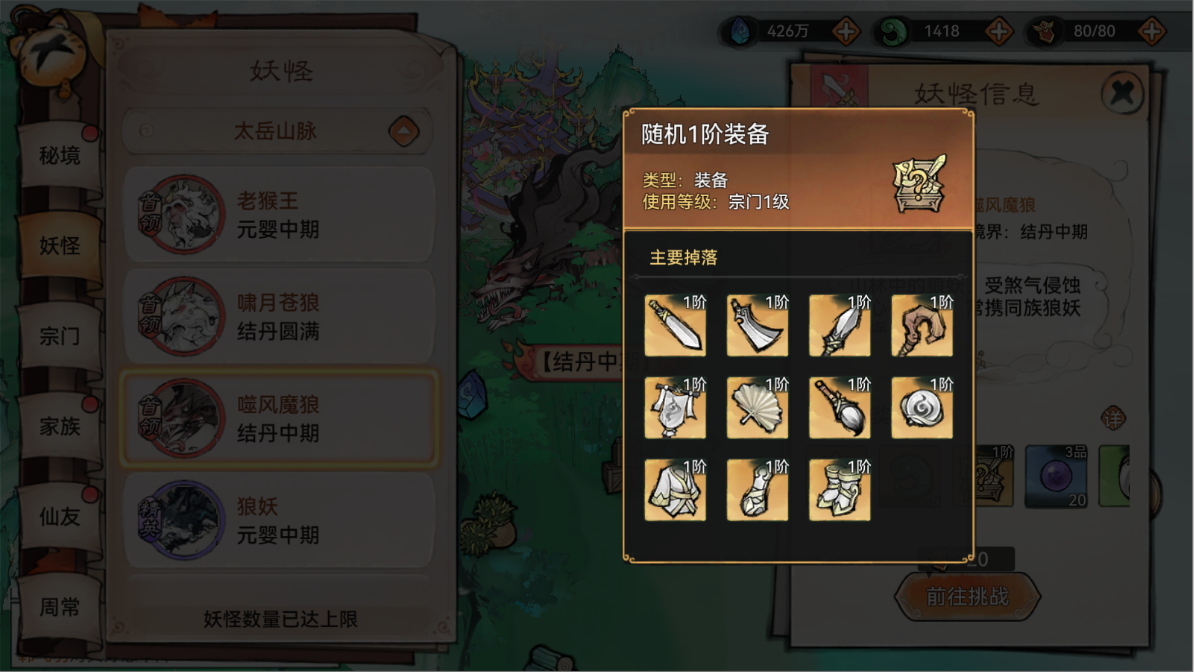
Task: Choose the 啸月苍狼 monster entry
Action: pos(278,317)
